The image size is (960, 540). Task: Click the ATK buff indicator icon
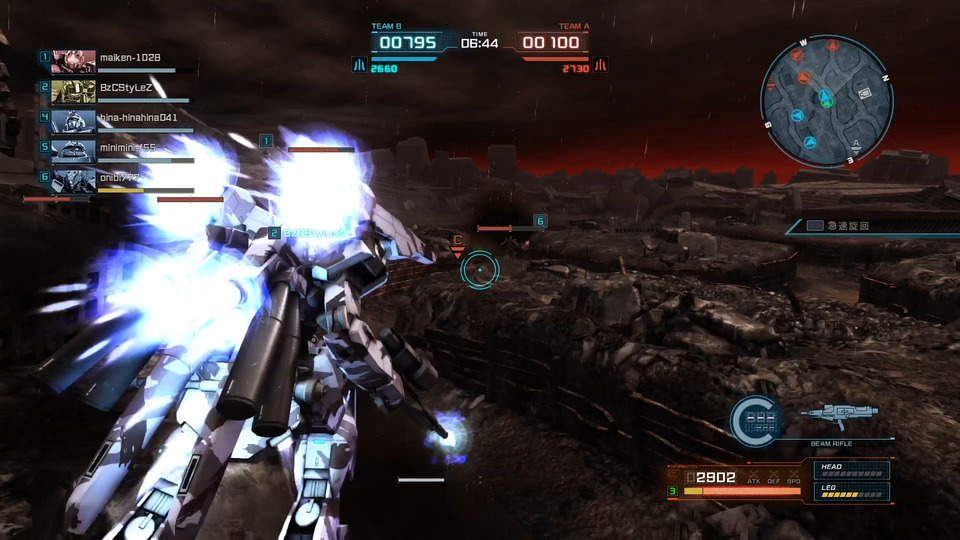point(754,477)
